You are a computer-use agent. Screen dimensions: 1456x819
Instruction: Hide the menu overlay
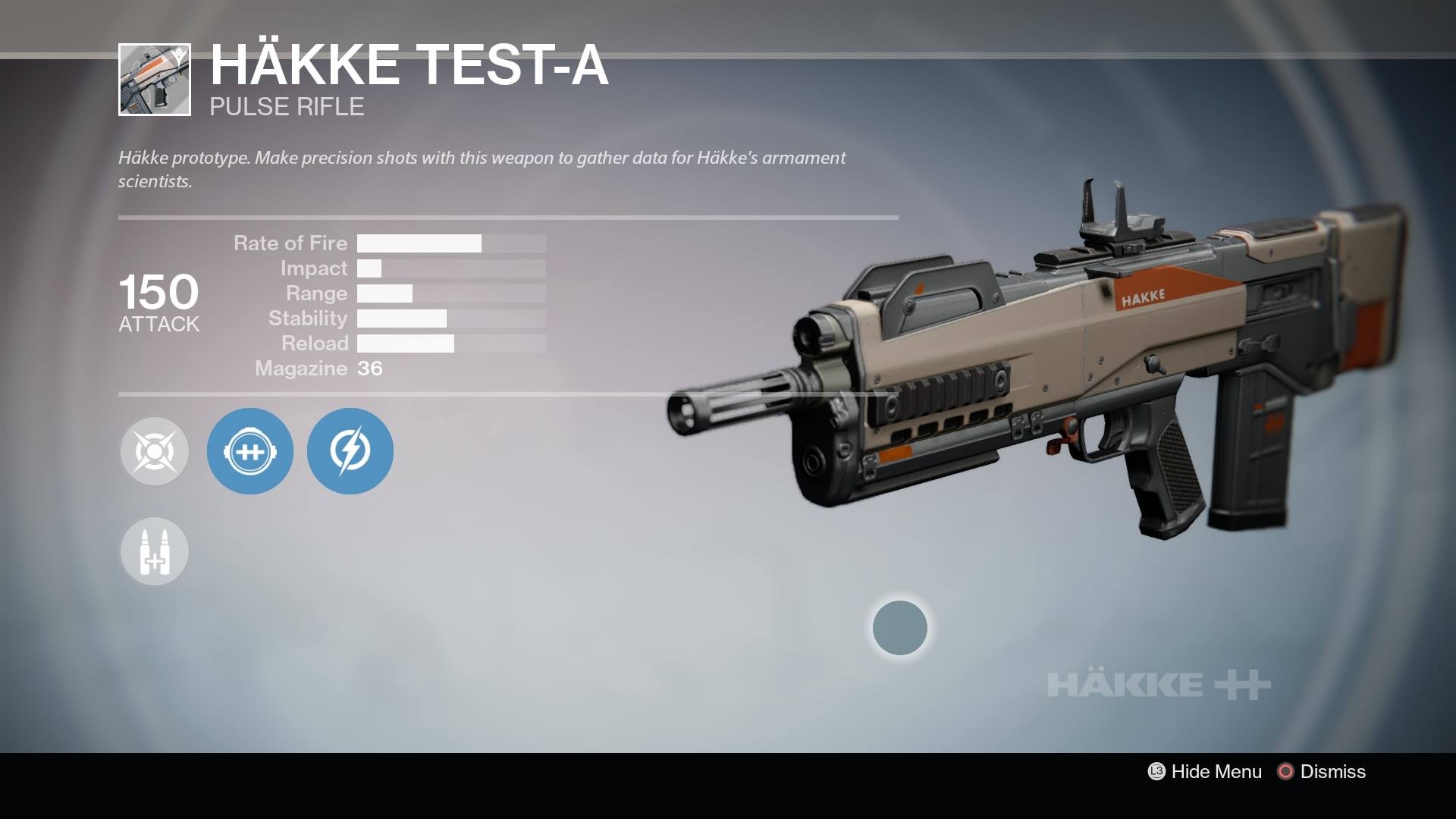point(1205,771)
